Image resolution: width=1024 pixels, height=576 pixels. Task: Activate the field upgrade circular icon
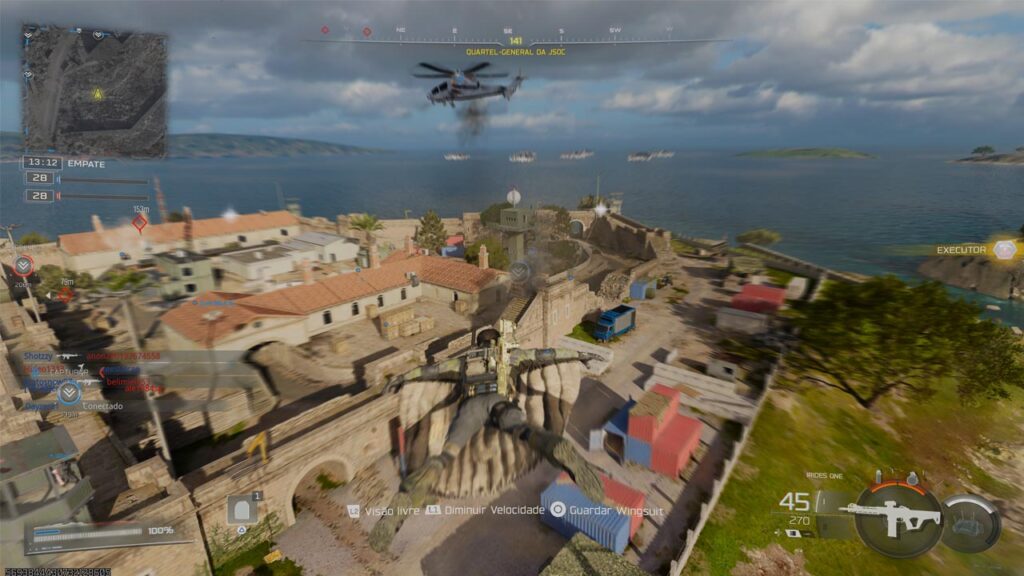click(971, 522)
